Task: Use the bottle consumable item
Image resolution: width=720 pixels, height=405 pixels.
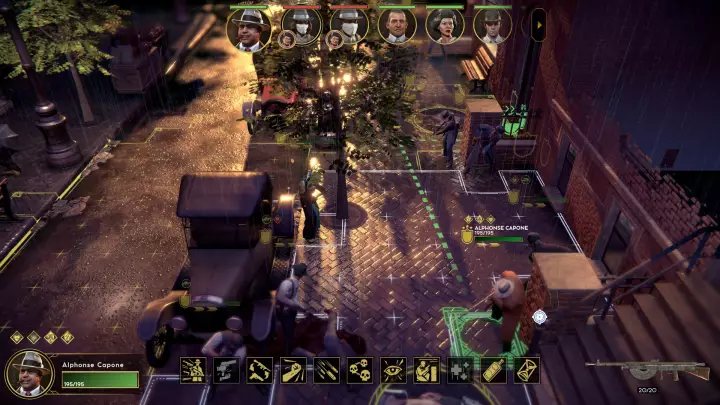Action: point(493,370)
